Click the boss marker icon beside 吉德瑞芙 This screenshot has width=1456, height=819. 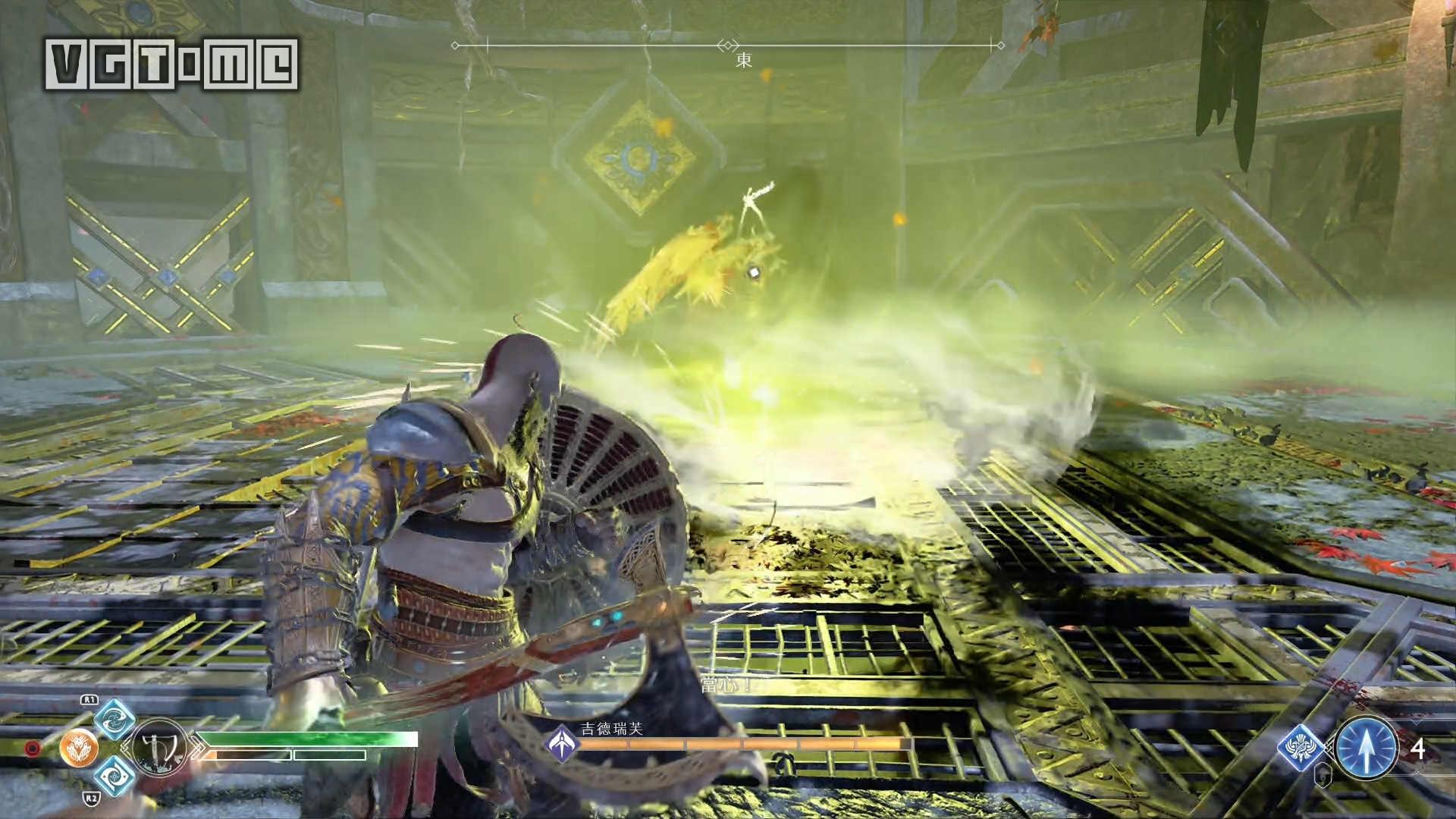pos(563,742)
